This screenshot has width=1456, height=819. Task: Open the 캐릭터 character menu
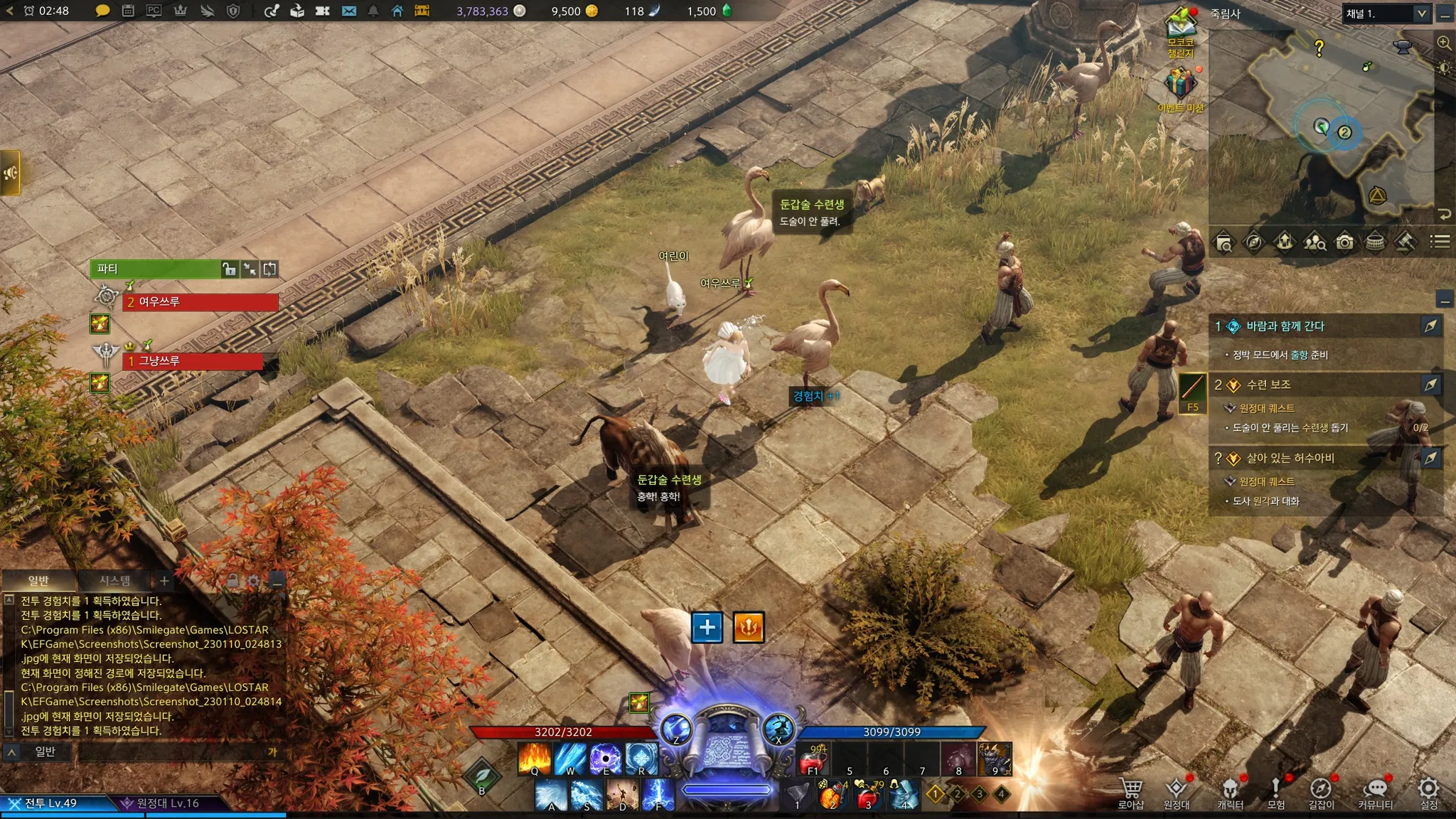(x=1230, y=792)
